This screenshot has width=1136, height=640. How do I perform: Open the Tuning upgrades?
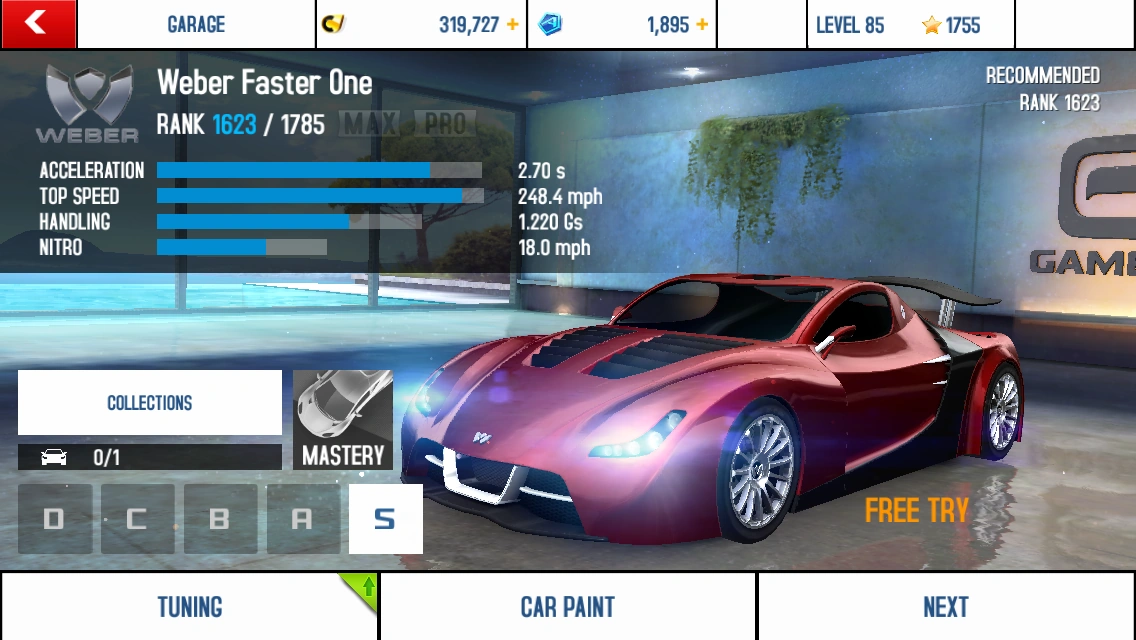[x=189, y=607]
